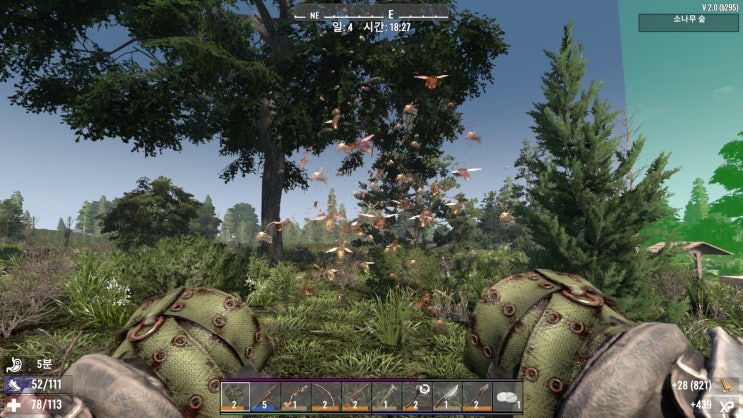The image size is (743, 418).
Task: Choose the curved machete blade slot
Action: point(446,397)
